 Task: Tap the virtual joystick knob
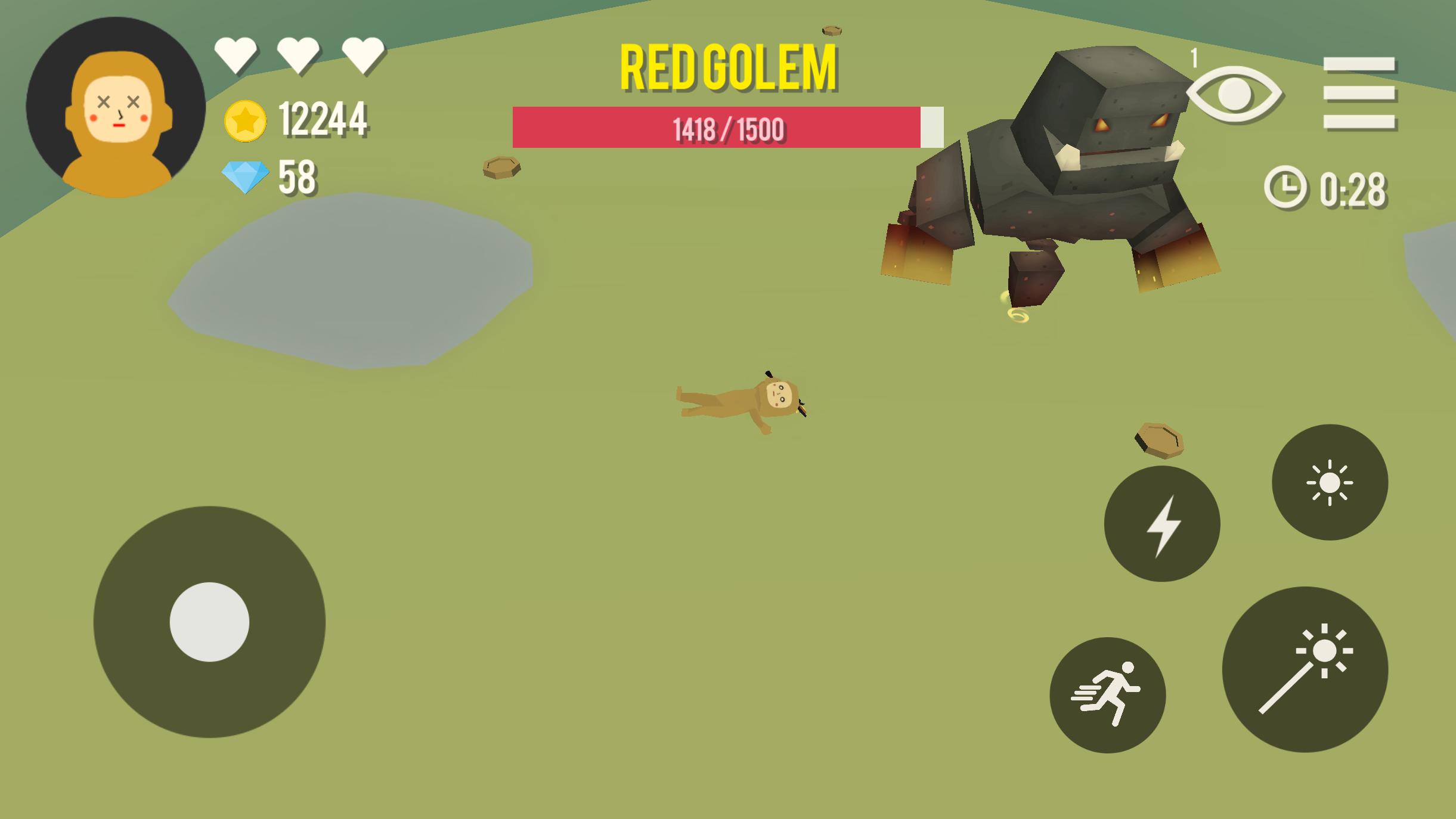(x=209, y=622)
